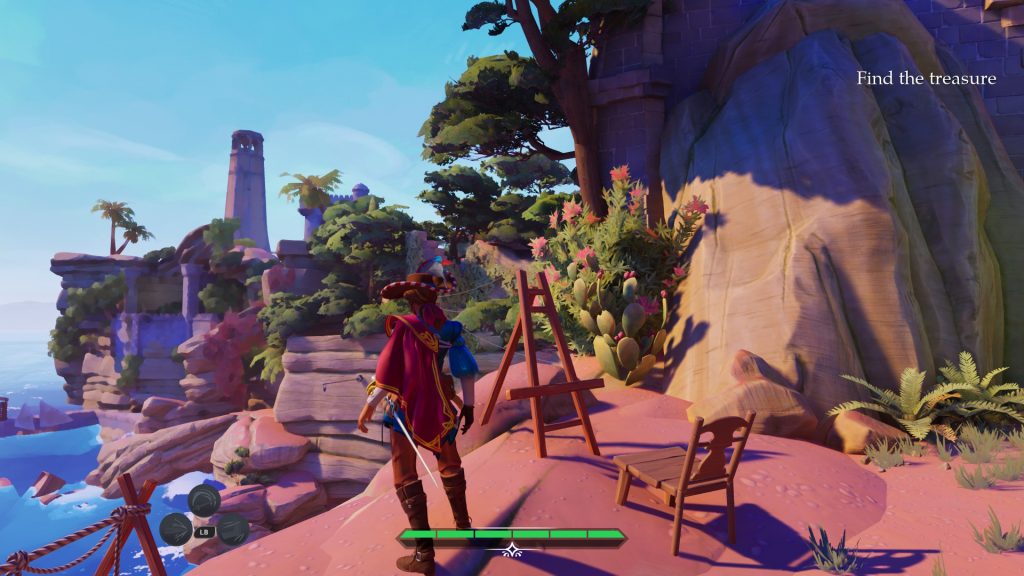
Task: Choose the upper slot of the ability cluster
Action: click(204, 500)
